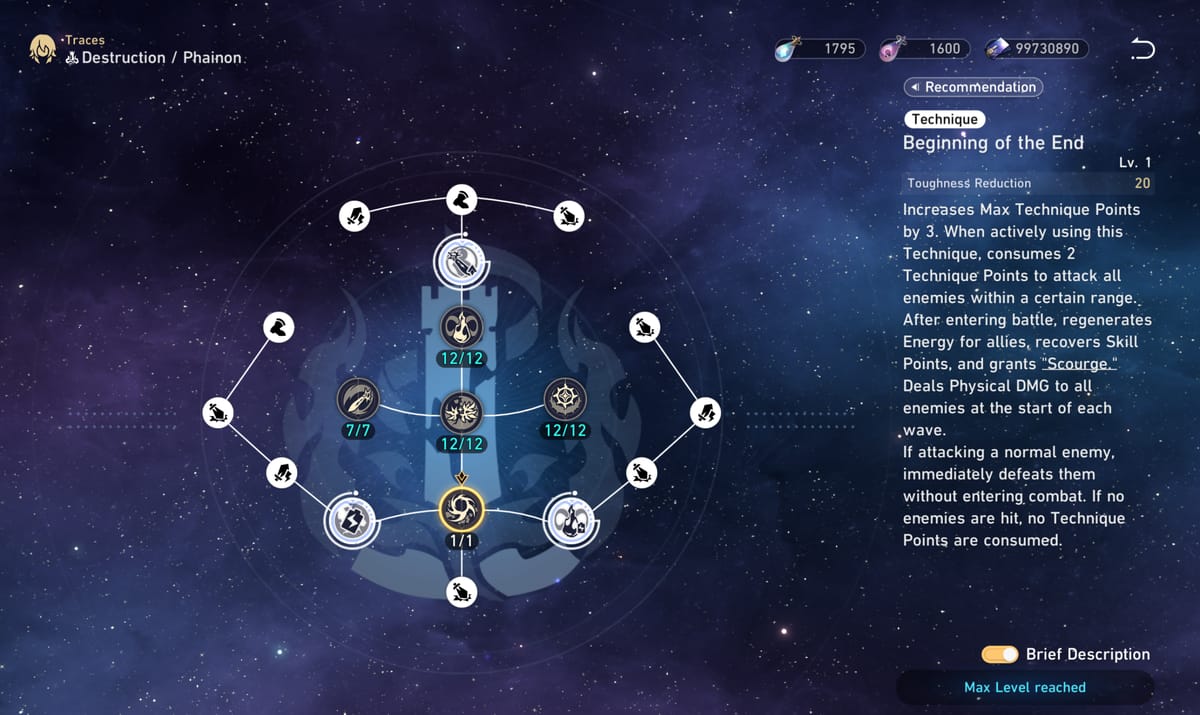Open the large battery-icon bonus ability node

352,520
